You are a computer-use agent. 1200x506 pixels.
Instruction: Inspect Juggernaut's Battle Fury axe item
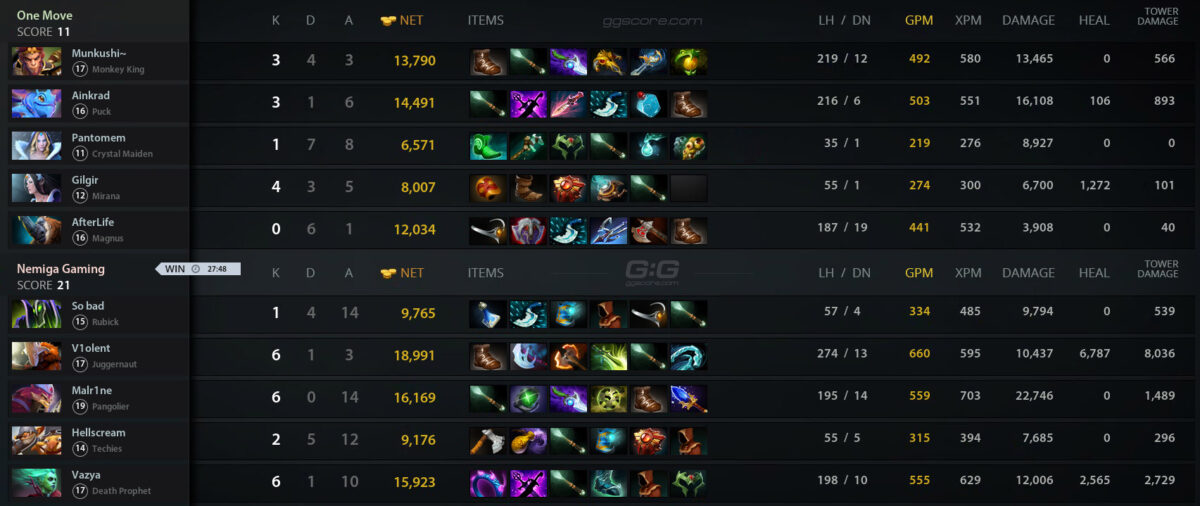click(x=568, y=357)
